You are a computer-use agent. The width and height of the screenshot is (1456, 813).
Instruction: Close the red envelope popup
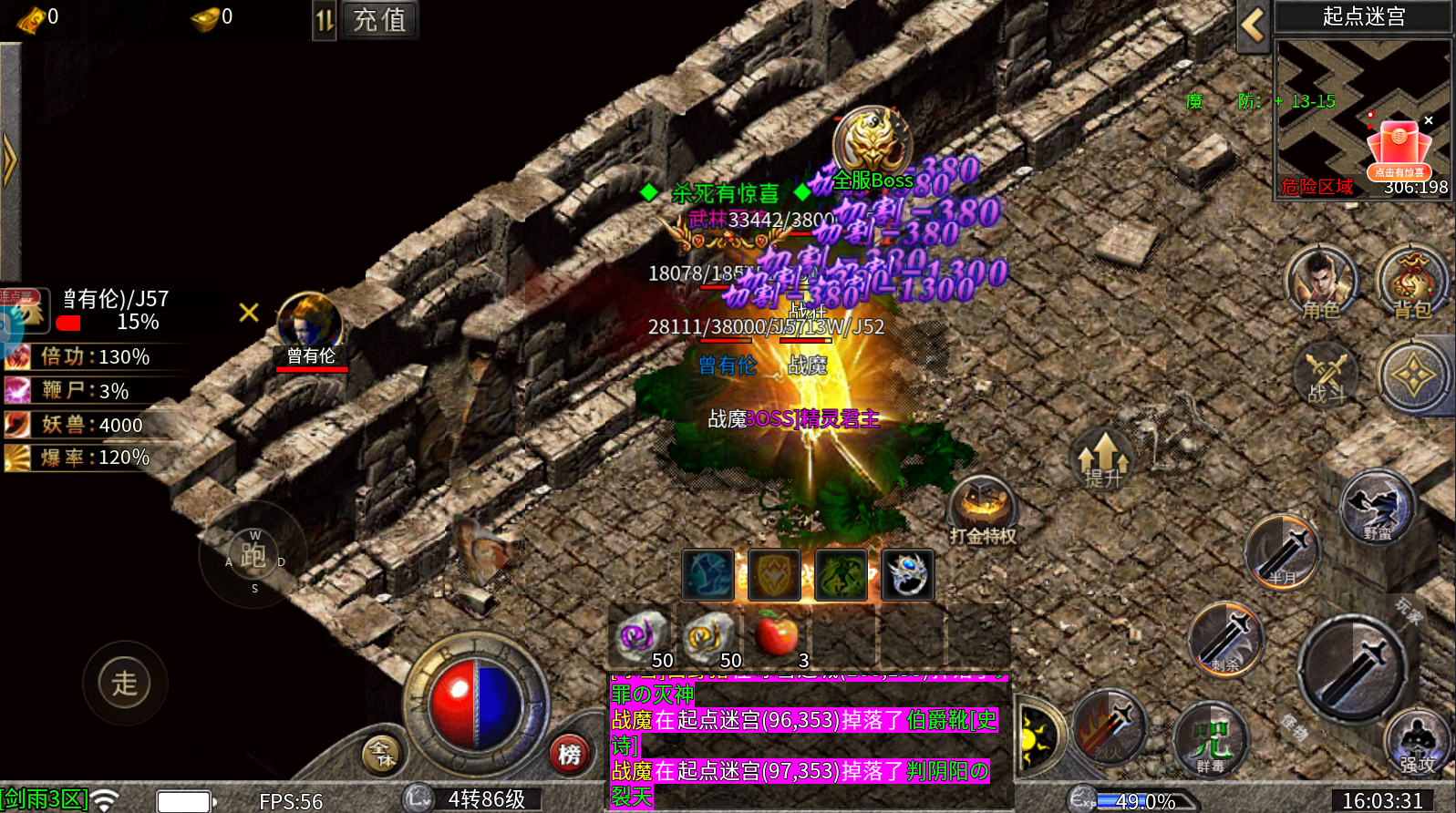(x=1429, y=120)
